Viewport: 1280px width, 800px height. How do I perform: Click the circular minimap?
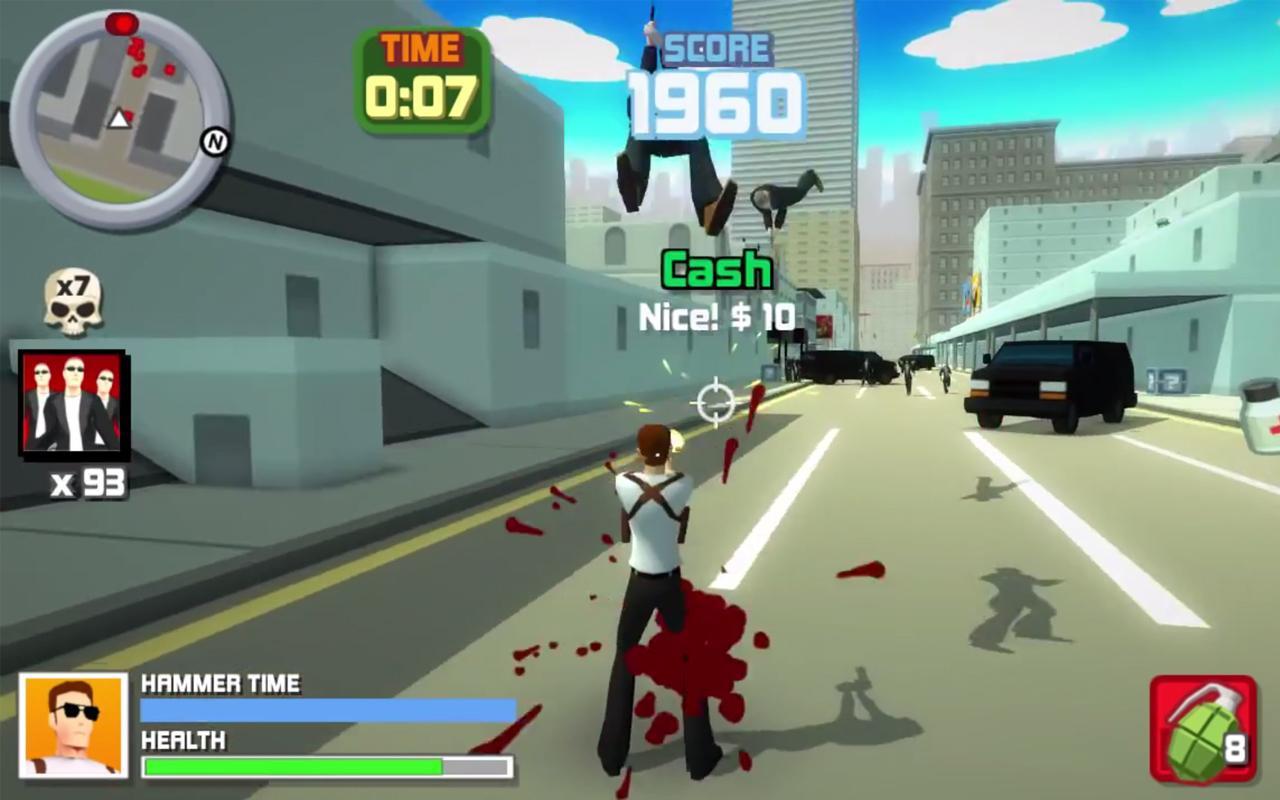119,119
